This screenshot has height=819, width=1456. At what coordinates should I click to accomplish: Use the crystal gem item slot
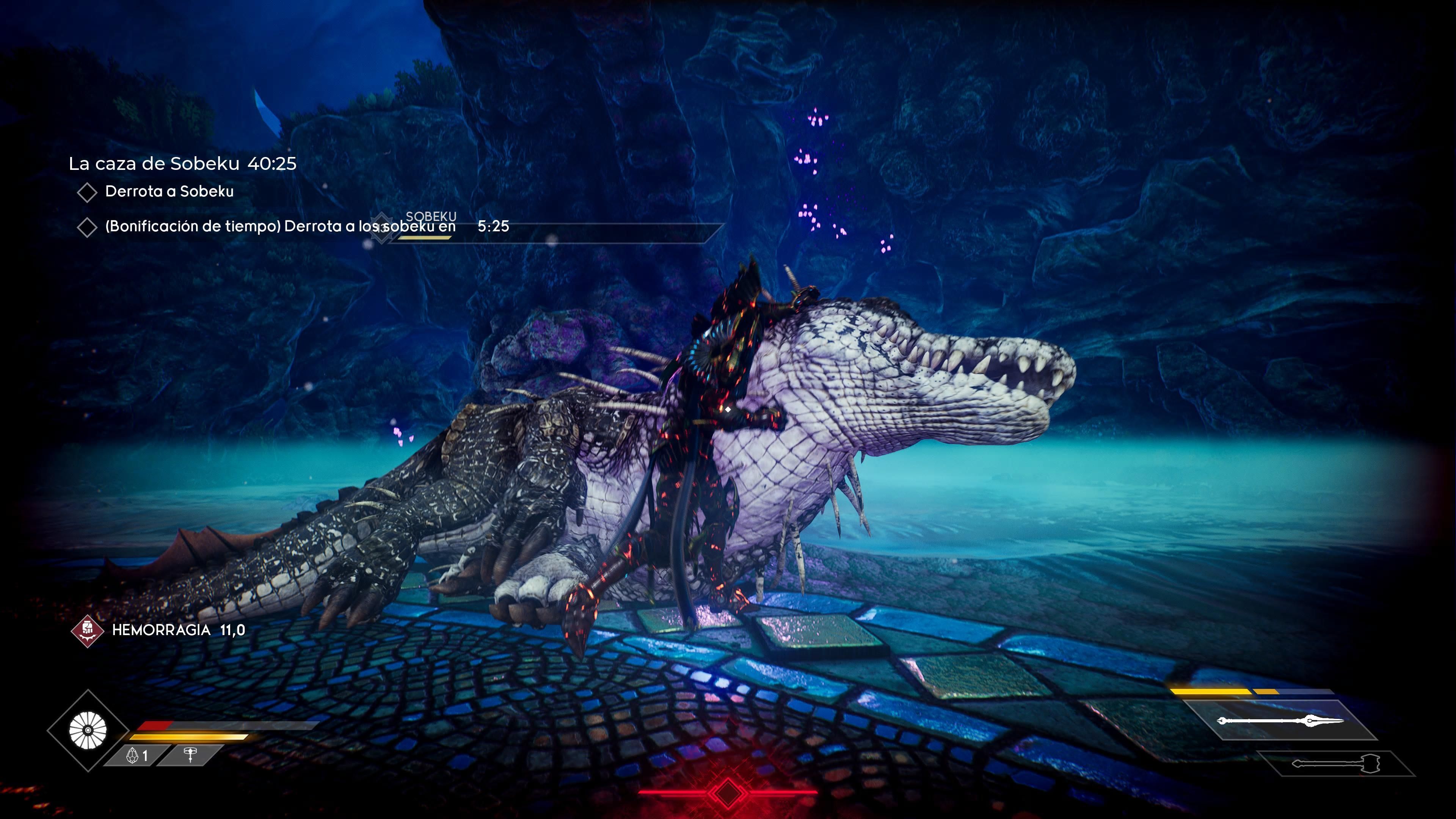137,756
